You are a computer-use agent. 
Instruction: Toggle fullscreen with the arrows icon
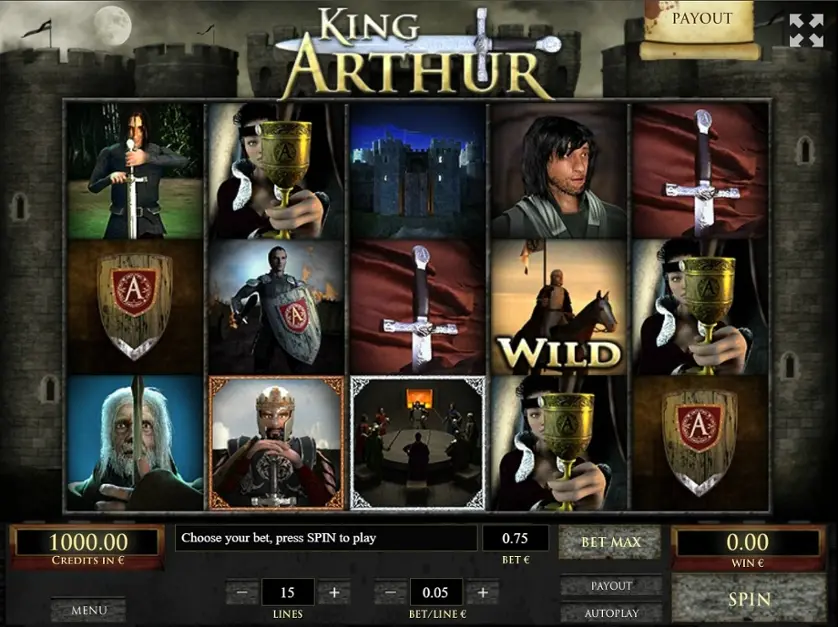point(806,30)
